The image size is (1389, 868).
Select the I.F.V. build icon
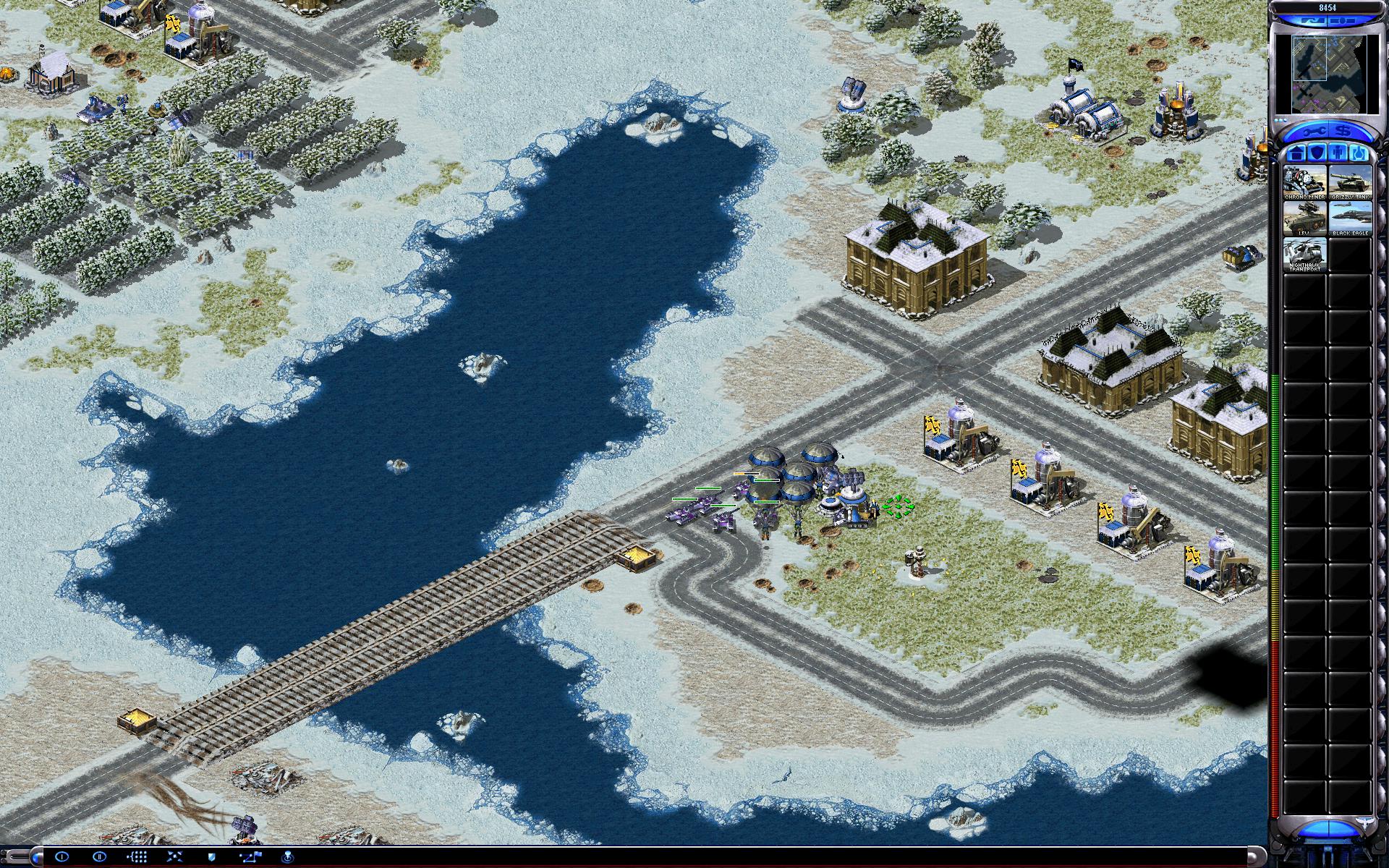(x=1305, y=218)
